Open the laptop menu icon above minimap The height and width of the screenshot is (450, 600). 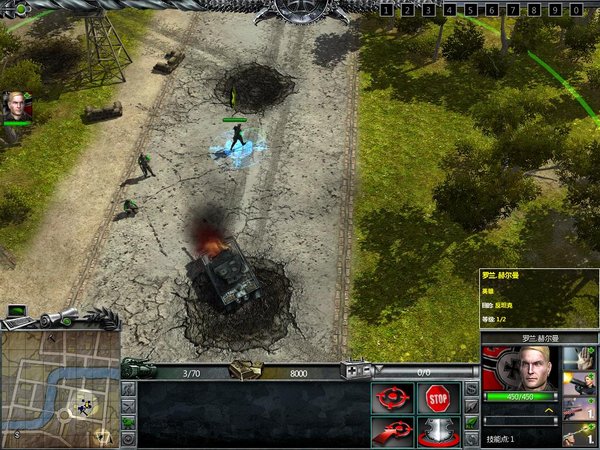pos(16,313)
